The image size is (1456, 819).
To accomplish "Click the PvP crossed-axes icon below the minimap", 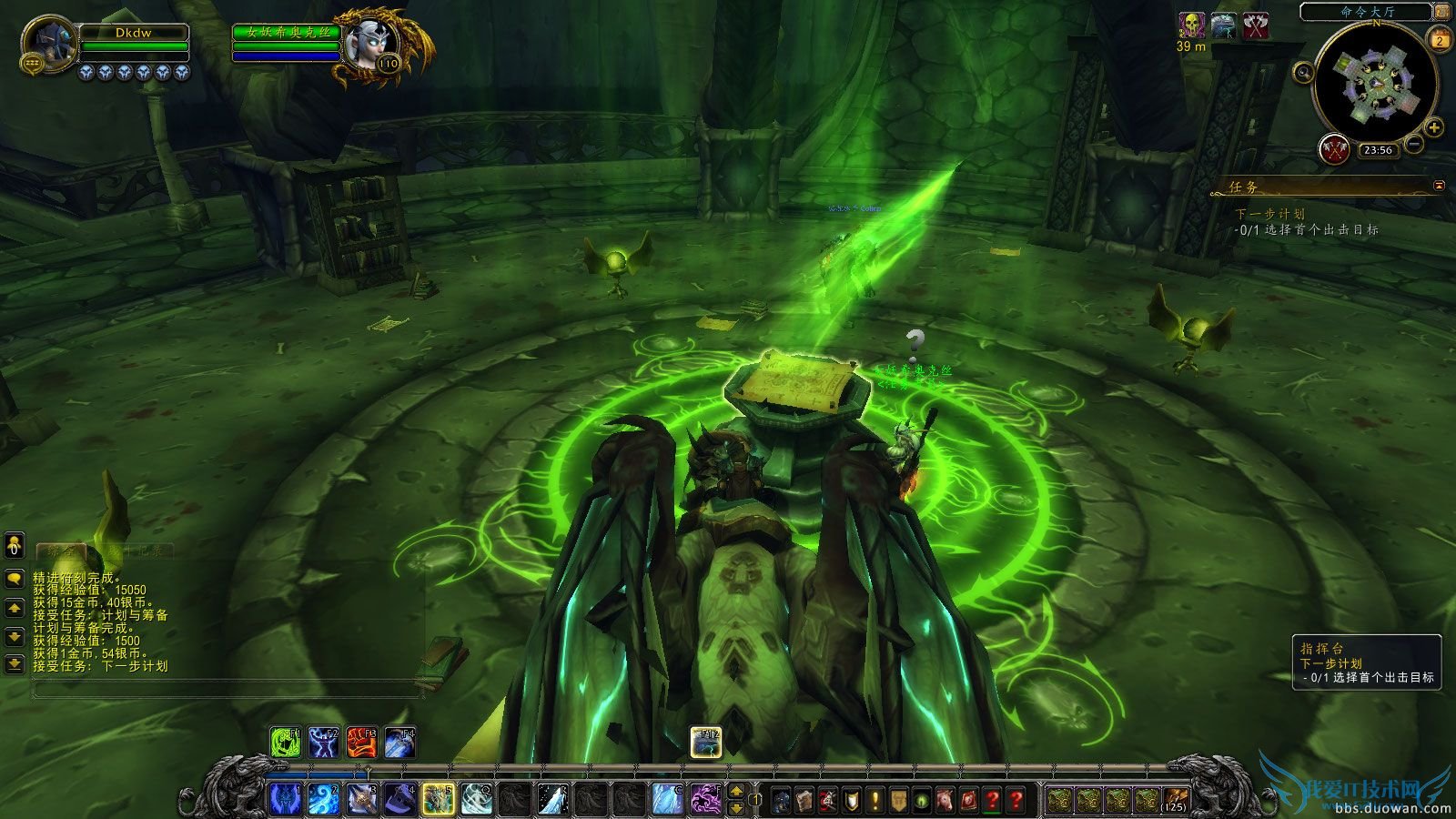I will click(1334, 149).
